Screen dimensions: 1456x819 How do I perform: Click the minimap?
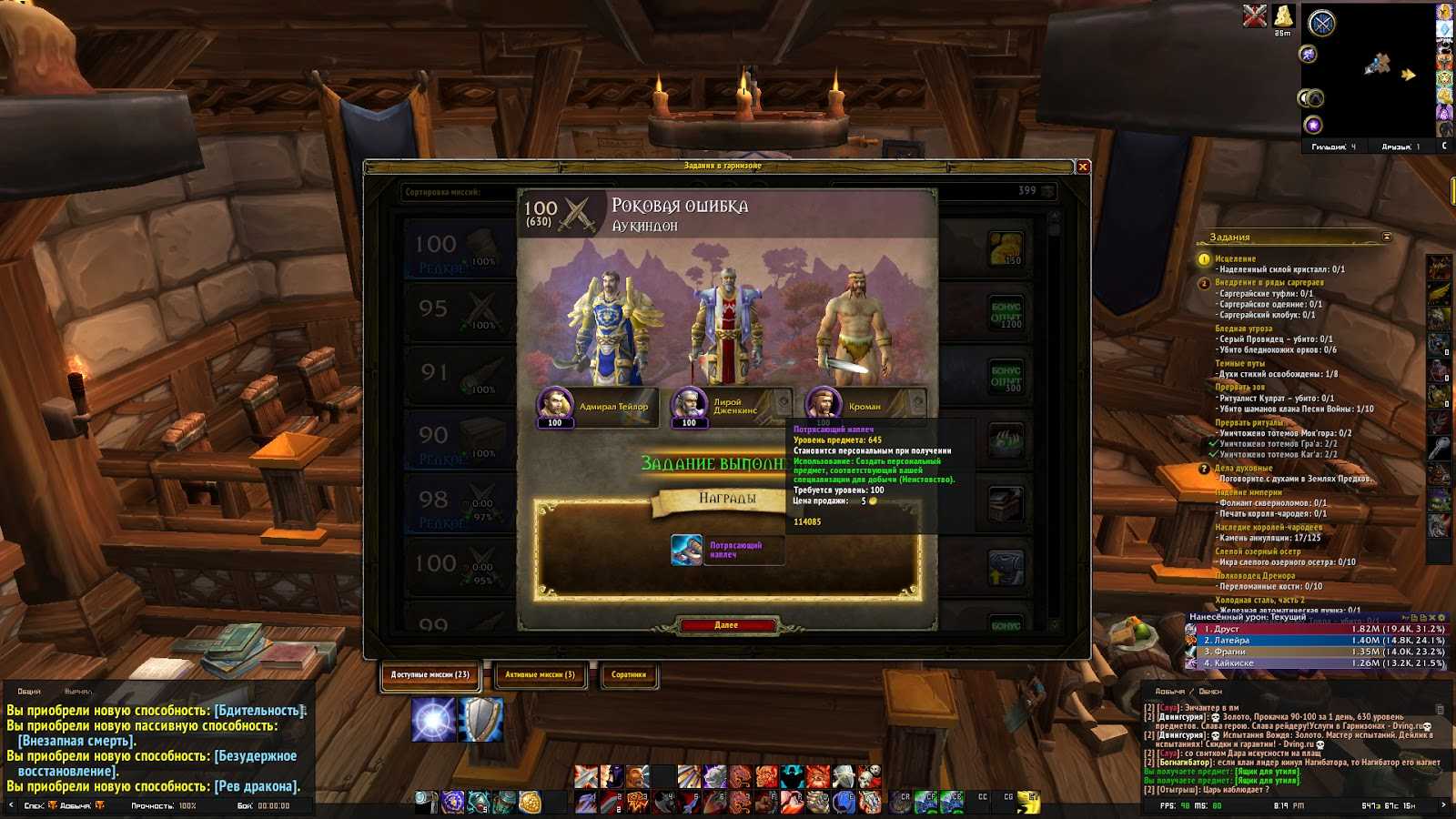click(x=1374, y=73)
